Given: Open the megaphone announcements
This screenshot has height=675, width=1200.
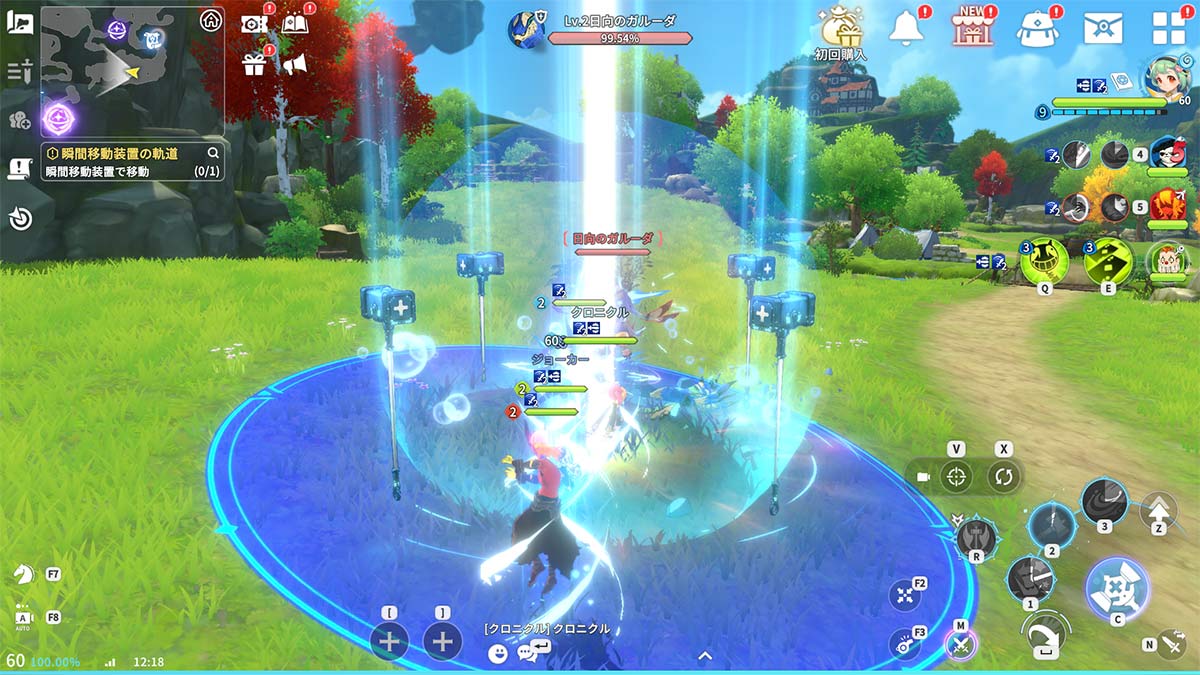Looking at the screenshot, I should (x=294, y=65).
